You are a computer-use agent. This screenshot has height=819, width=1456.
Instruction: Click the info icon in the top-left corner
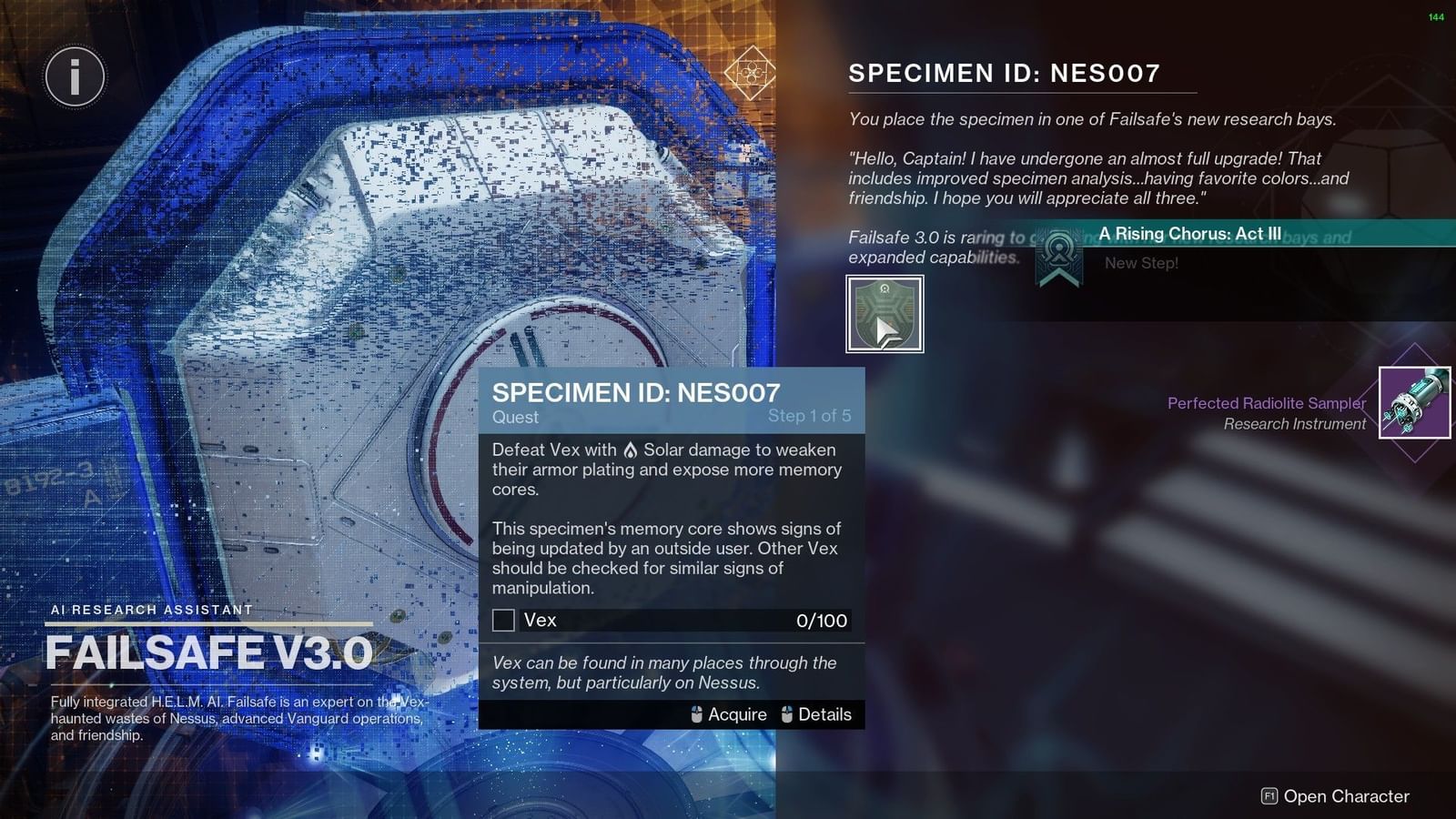point(74,76)
